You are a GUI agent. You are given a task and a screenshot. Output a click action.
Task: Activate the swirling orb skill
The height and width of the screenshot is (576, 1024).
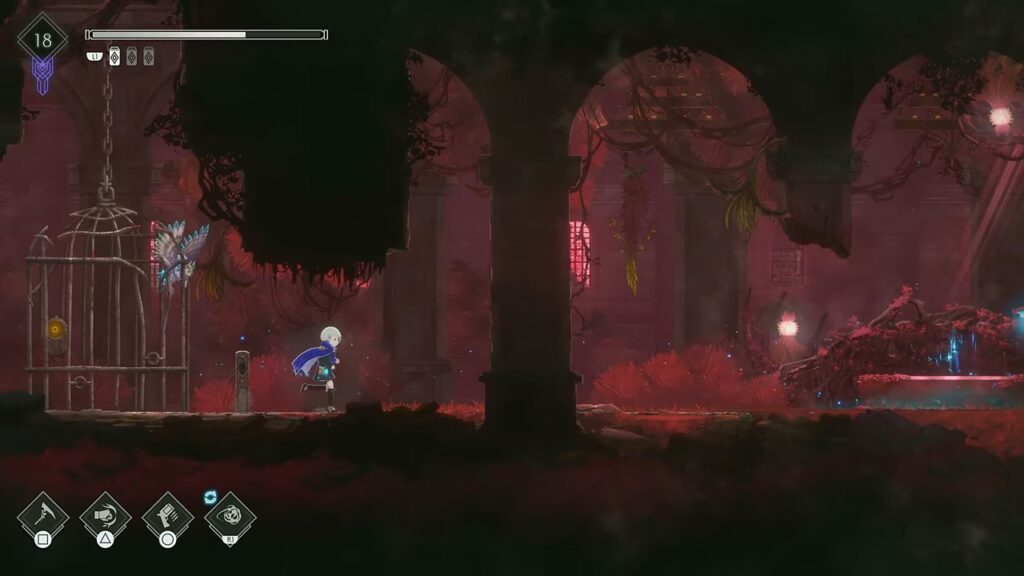(230, 518)
